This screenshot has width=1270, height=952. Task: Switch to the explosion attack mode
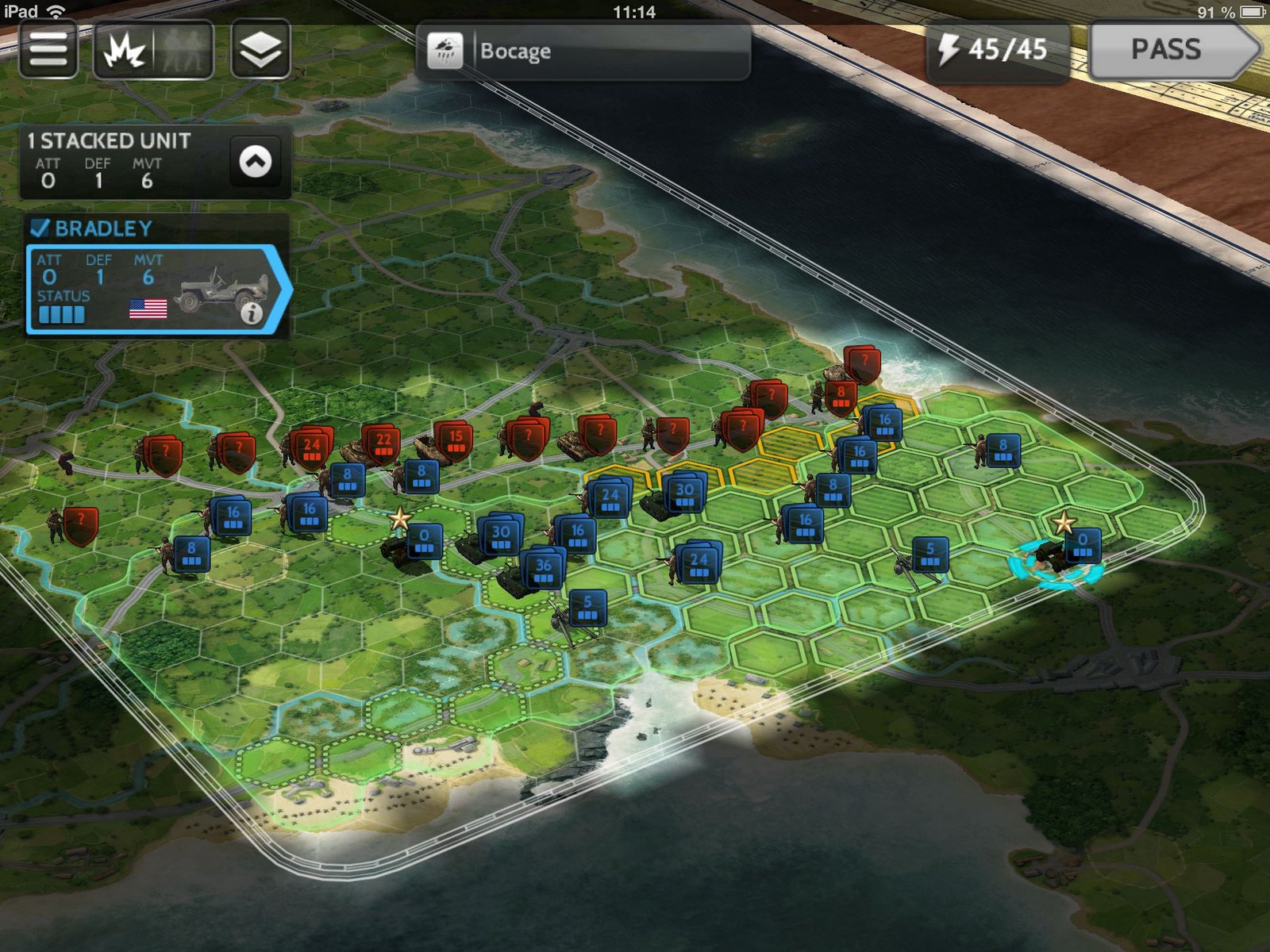click(125, 52)
